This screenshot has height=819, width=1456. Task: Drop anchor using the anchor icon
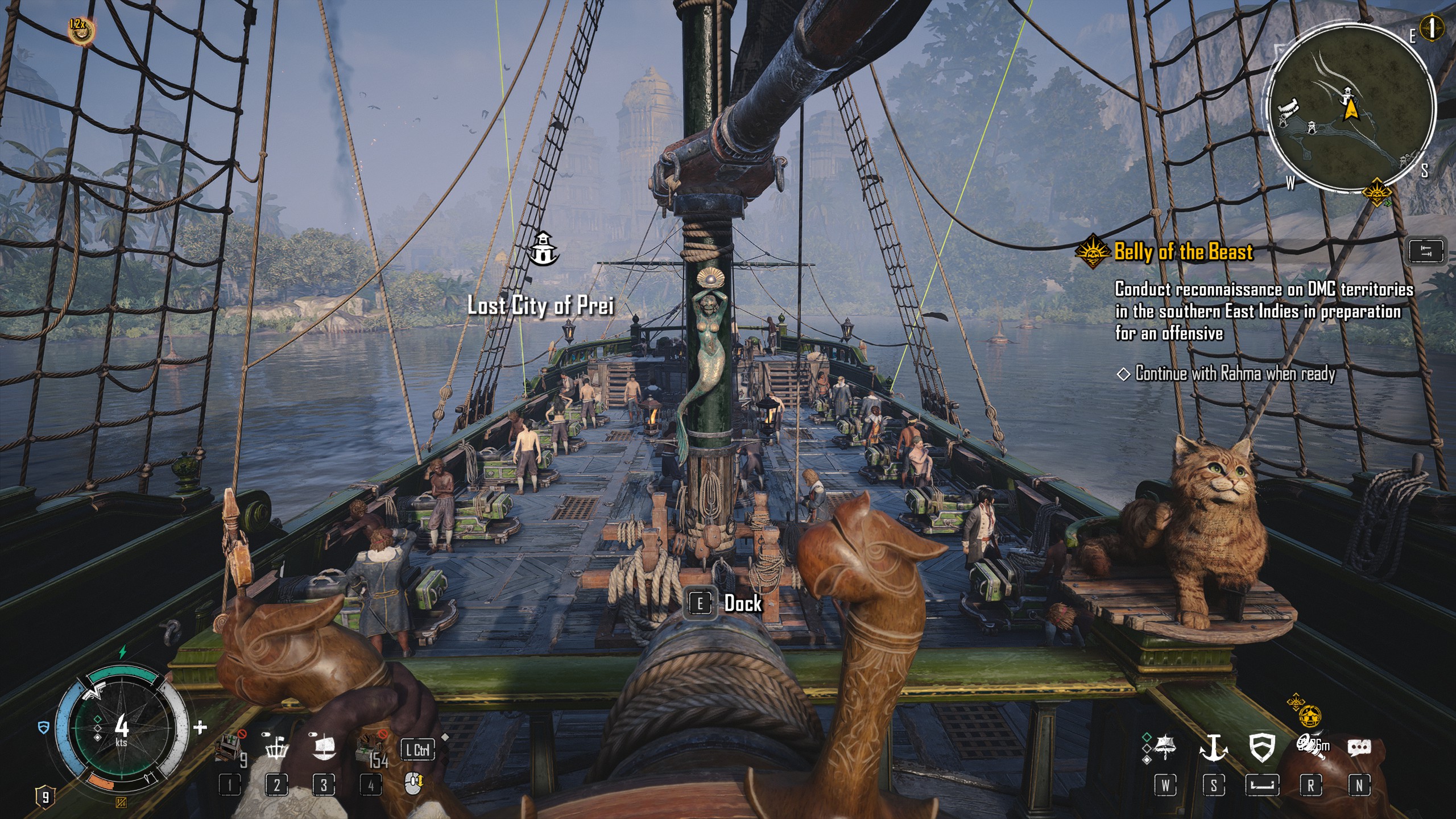1213,746
